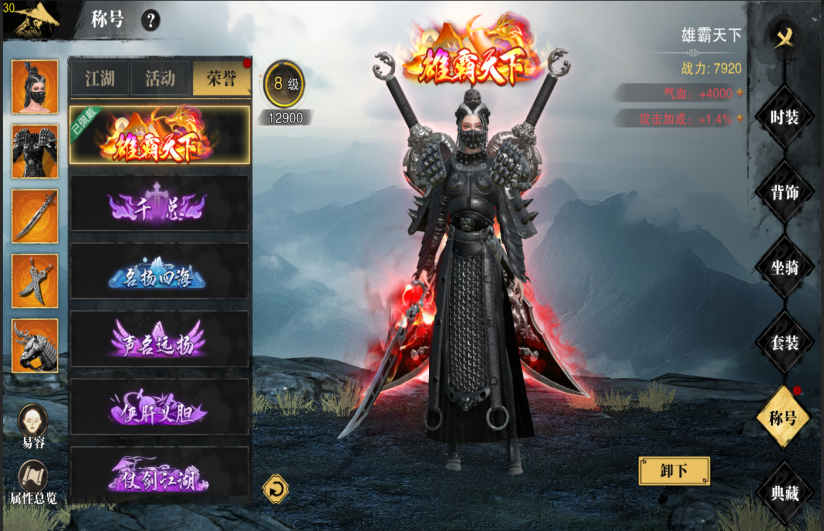824x531 pixels.
Task: Choose the 侠肝义胆 title entry
Action: tap(160, 407)
